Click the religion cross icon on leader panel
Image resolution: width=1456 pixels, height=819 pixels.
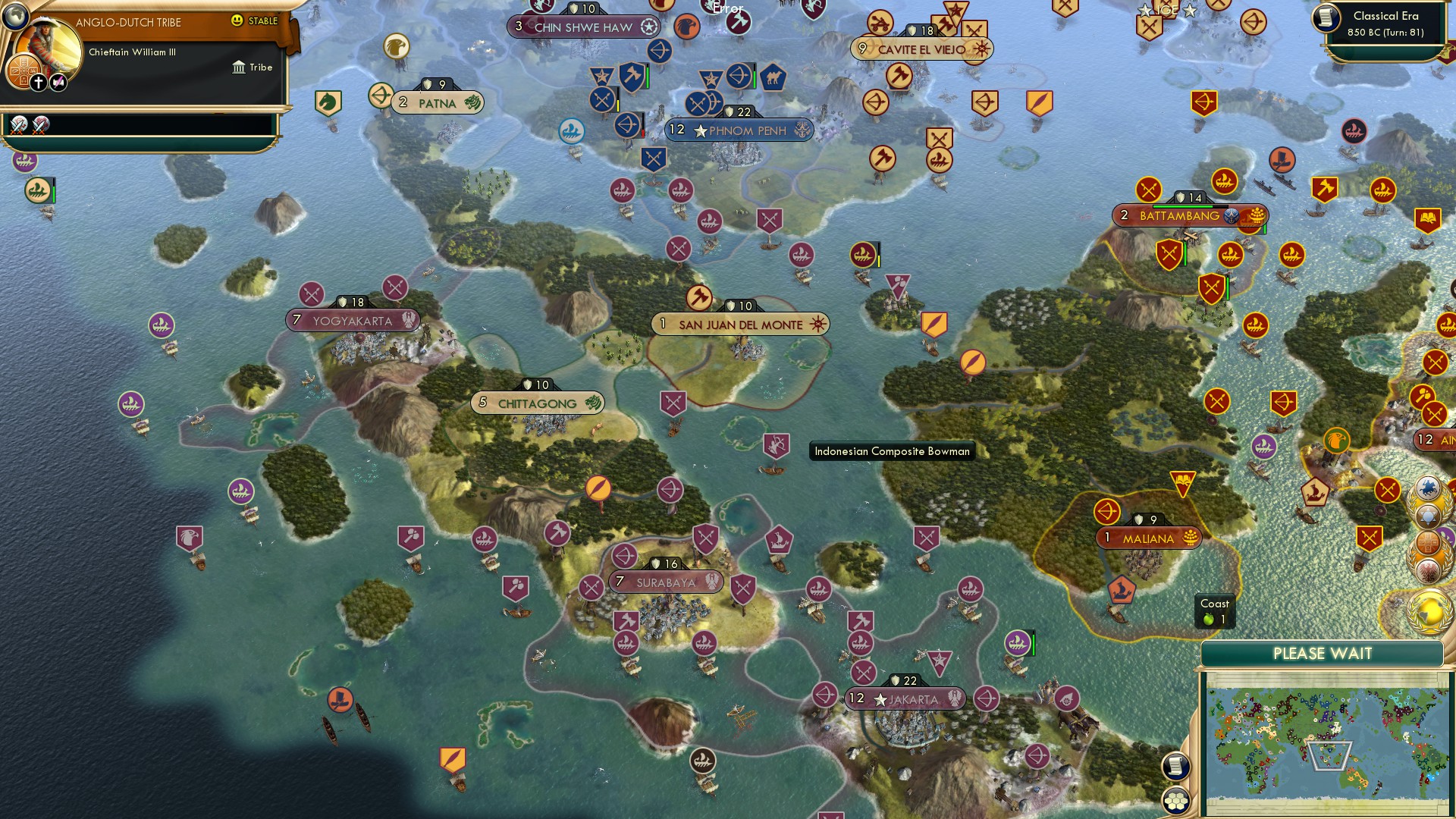(38, 82)
